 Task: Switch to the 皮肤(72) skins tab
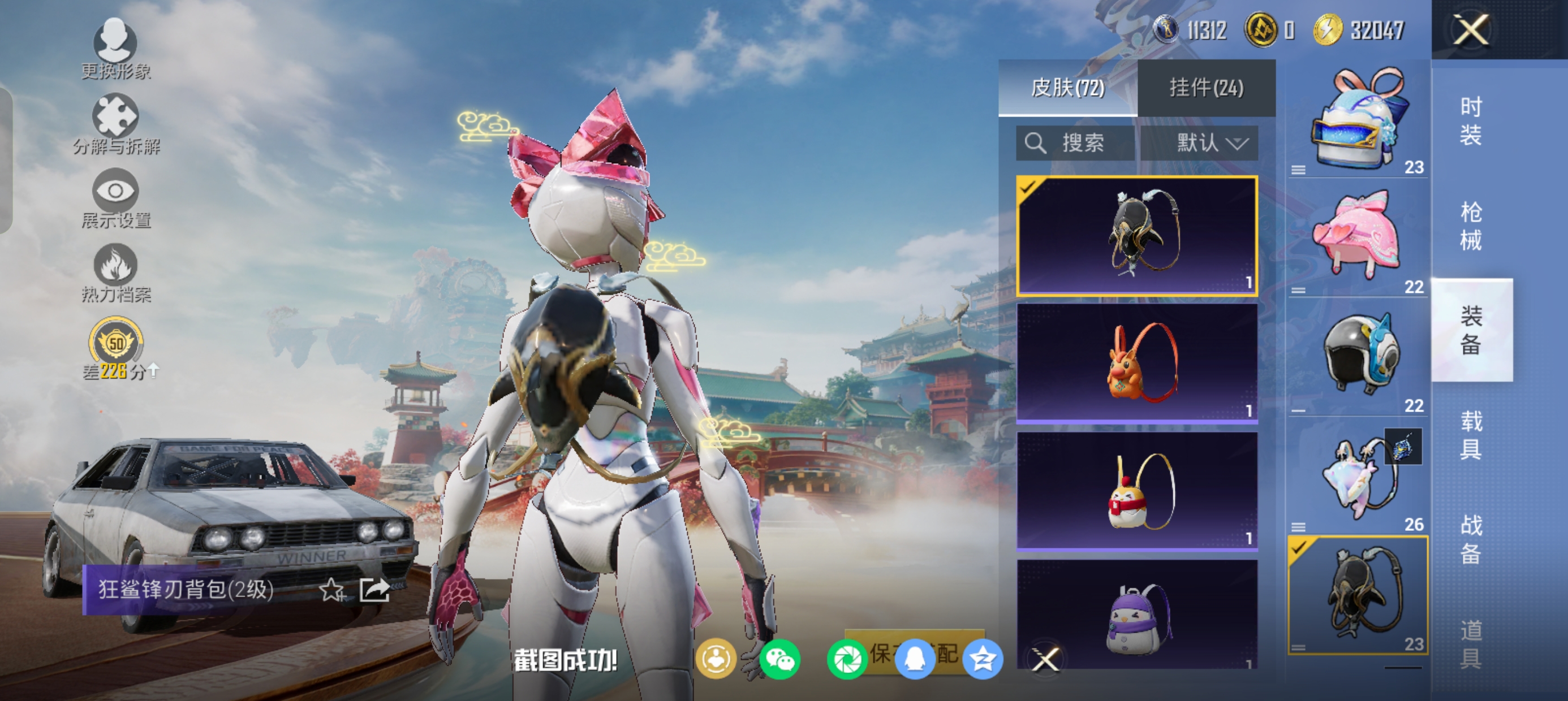click(1067, 88)
